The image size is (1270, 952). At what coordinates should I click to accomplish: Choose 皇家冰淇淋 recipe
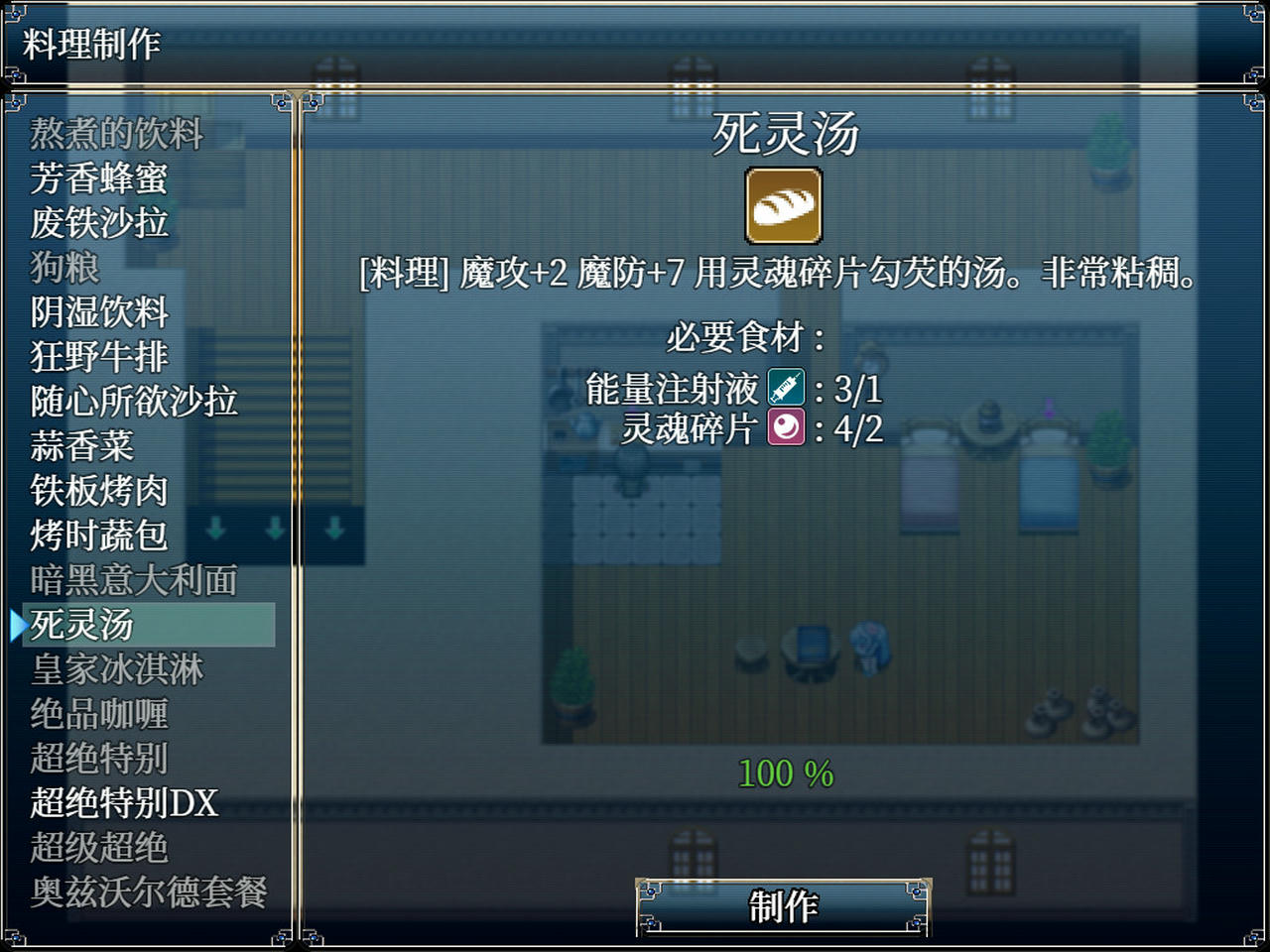click(117, 669)
